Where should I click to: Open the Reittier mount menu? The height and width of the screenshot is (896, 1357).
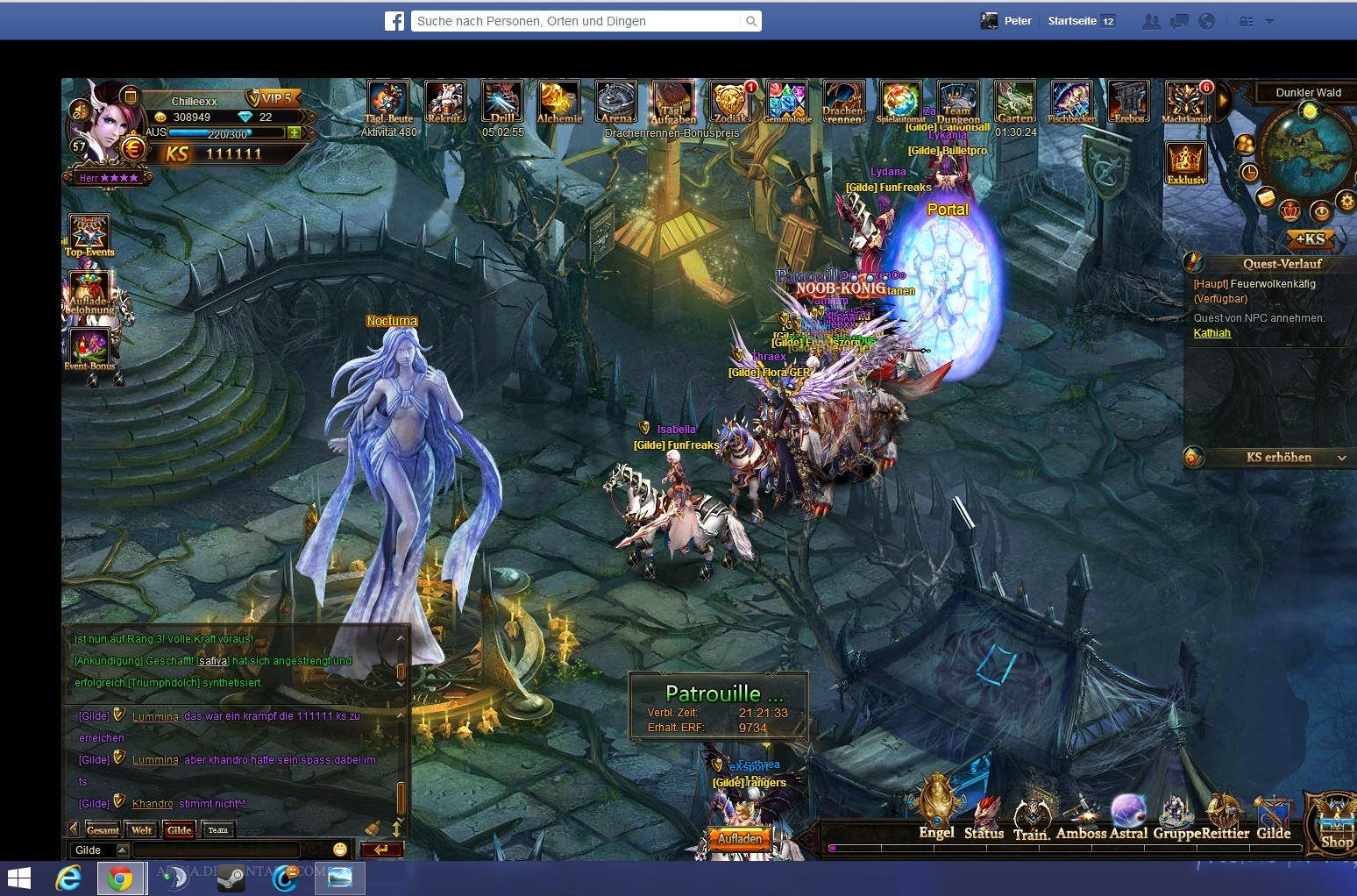click(x=1226, y=815)
